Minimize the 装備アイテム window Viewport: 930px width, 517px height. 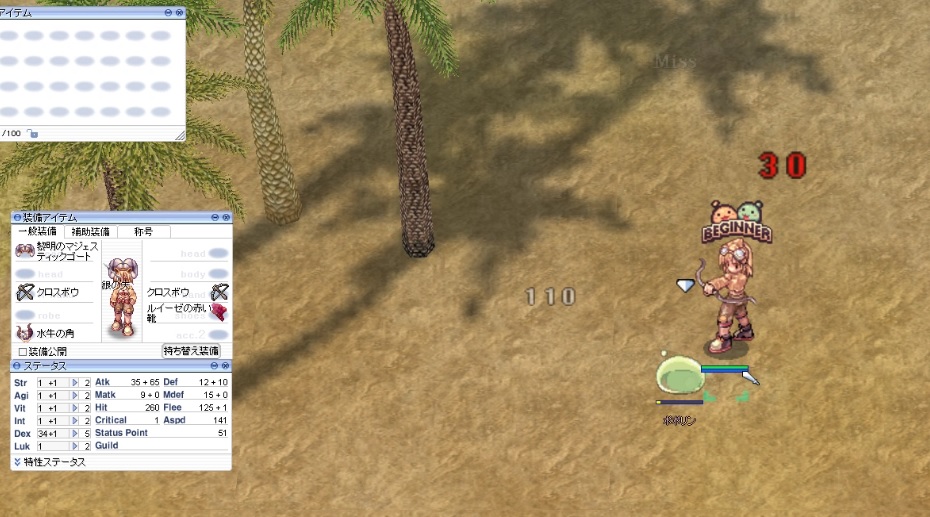click(215, 217)
